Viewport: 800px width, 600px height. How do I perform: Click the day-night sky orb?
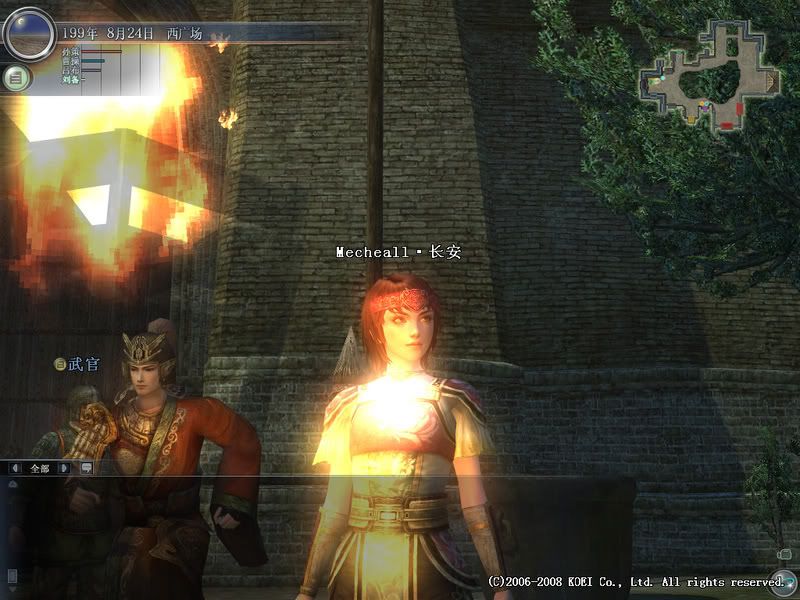pos(27,33)
